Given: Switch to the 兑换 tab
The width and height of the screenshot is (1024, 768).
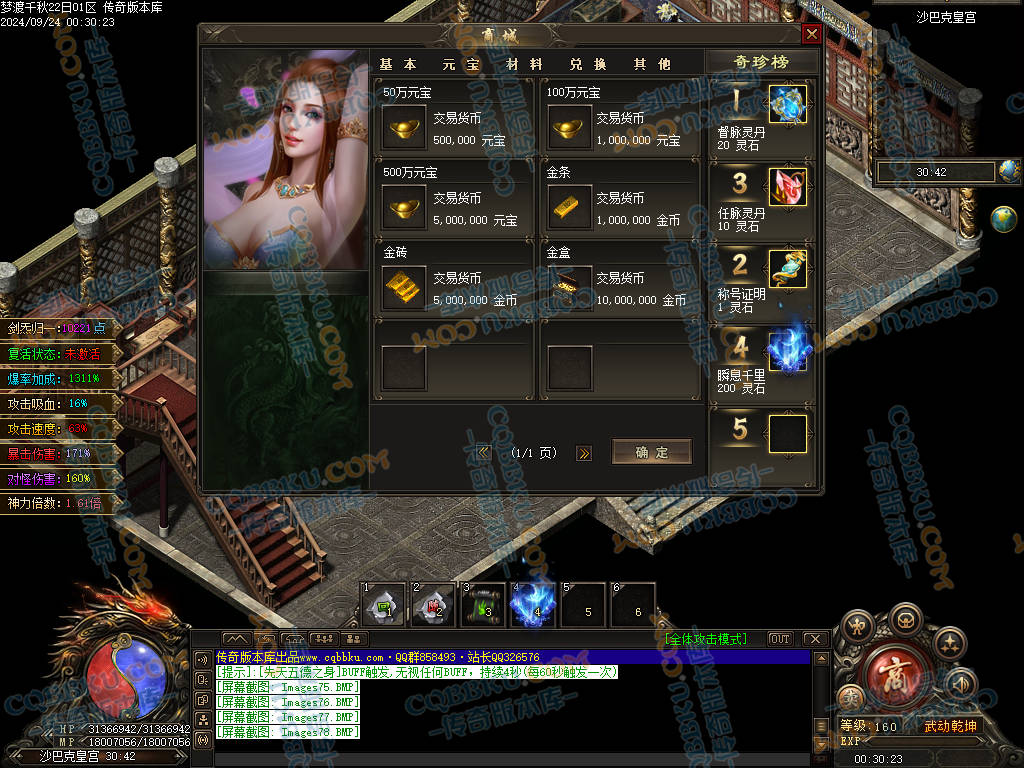Looking at the screenshot, I should click(589, 64).
